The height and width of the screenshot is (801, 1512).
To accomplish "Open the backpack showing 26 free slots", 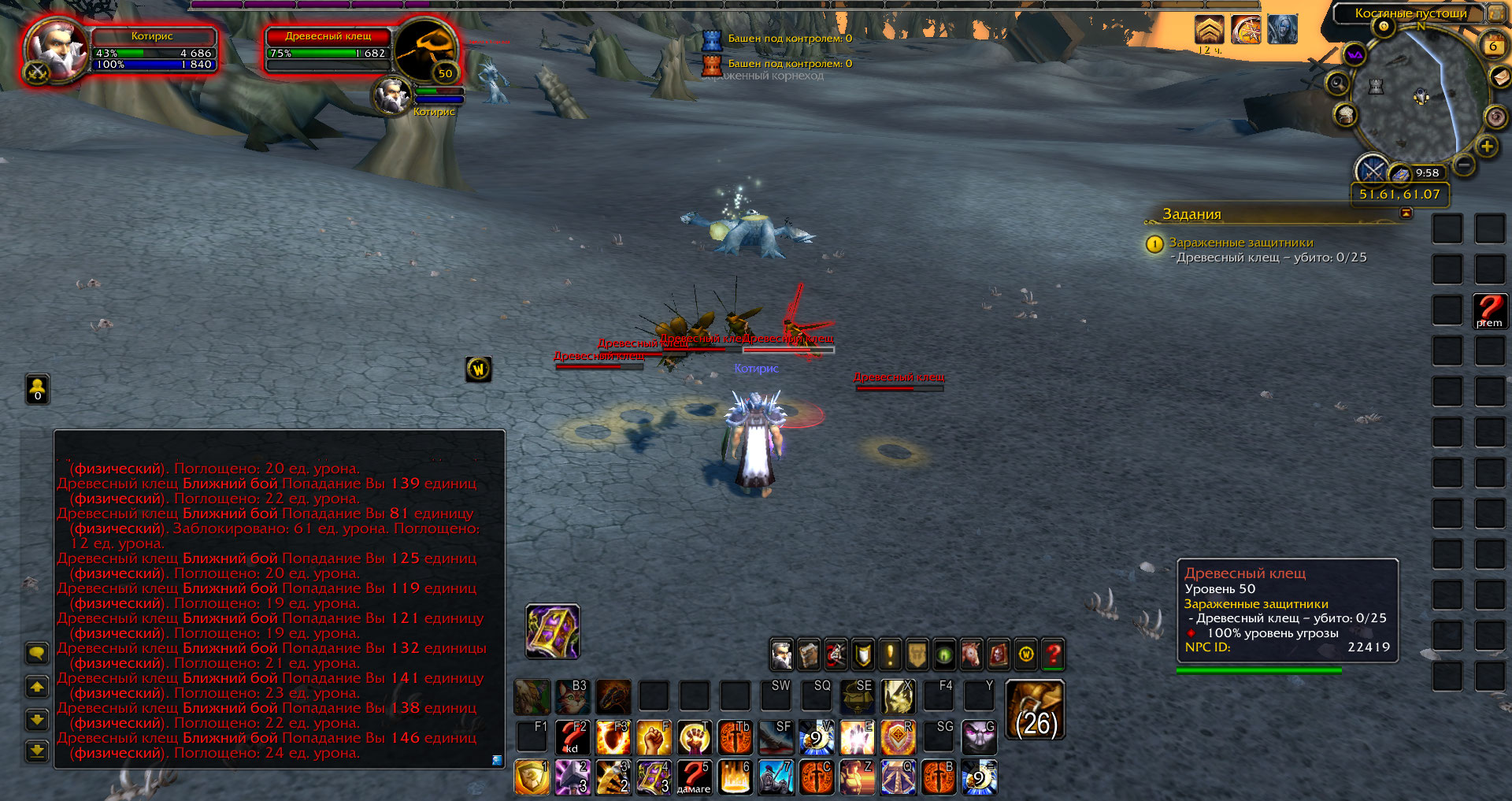I will tap(1036, 710).
